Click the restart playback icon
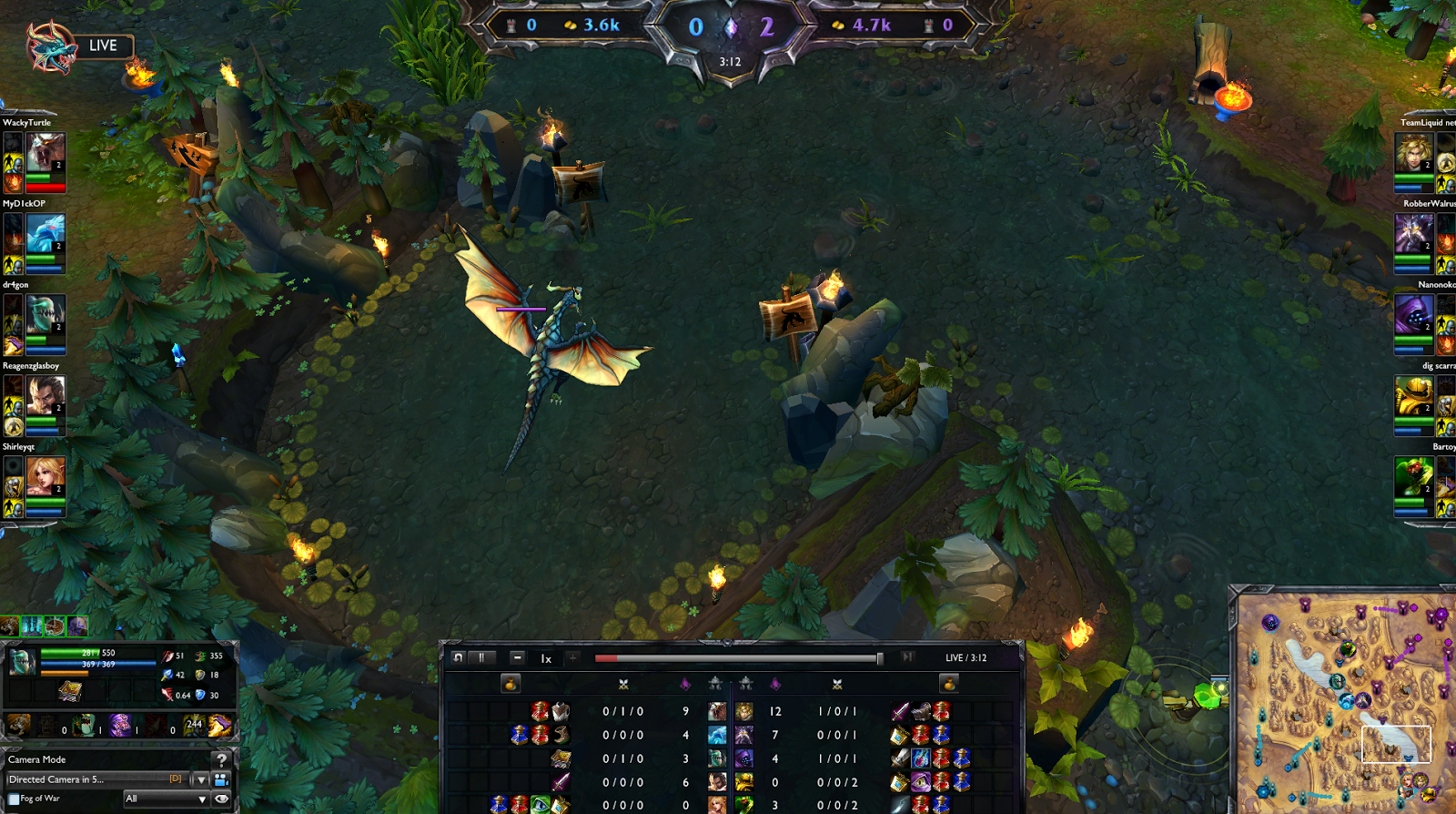1456x814 pixels. [457, 656]
